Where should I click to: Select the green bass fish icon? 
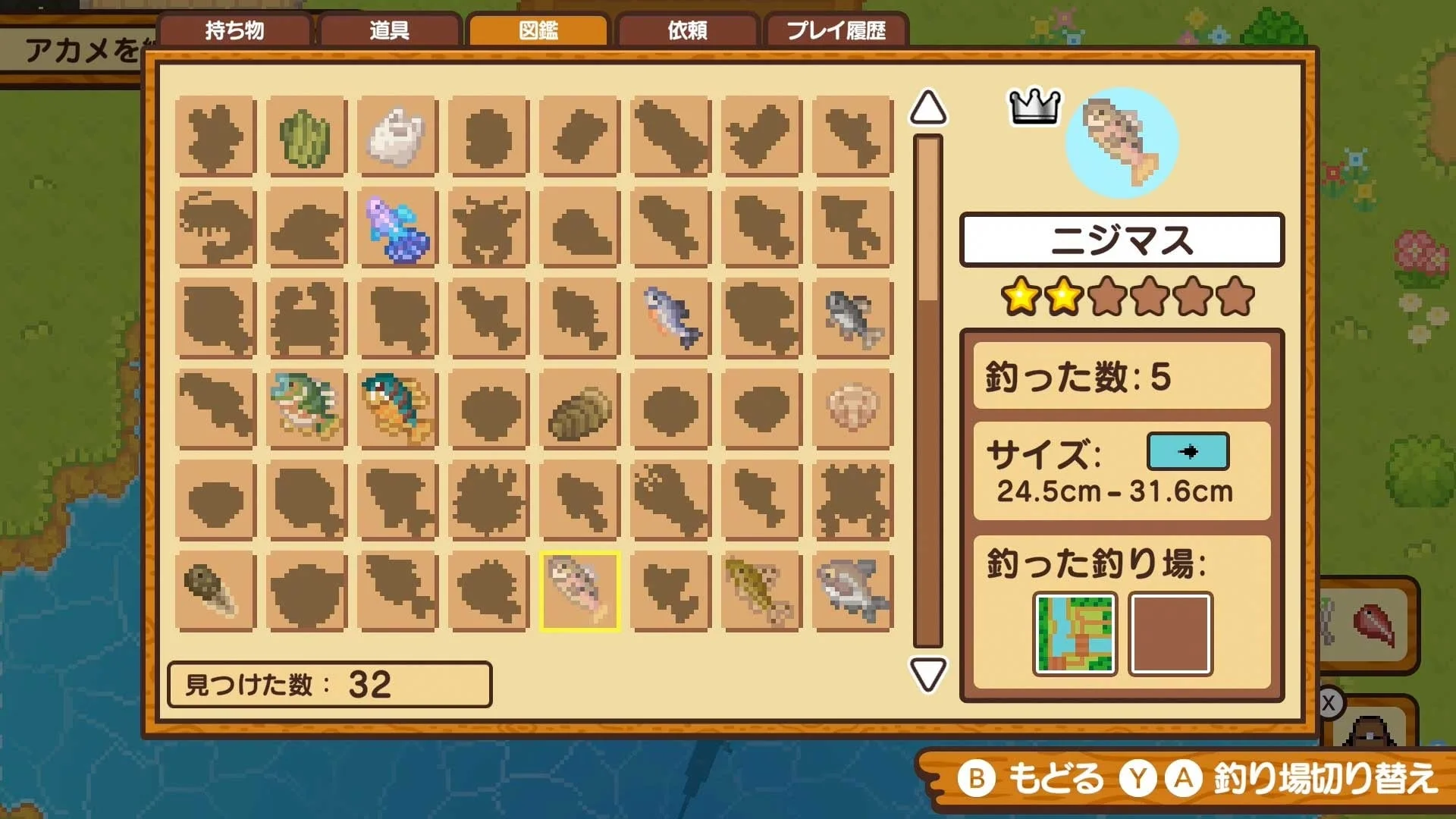[307, 409]
